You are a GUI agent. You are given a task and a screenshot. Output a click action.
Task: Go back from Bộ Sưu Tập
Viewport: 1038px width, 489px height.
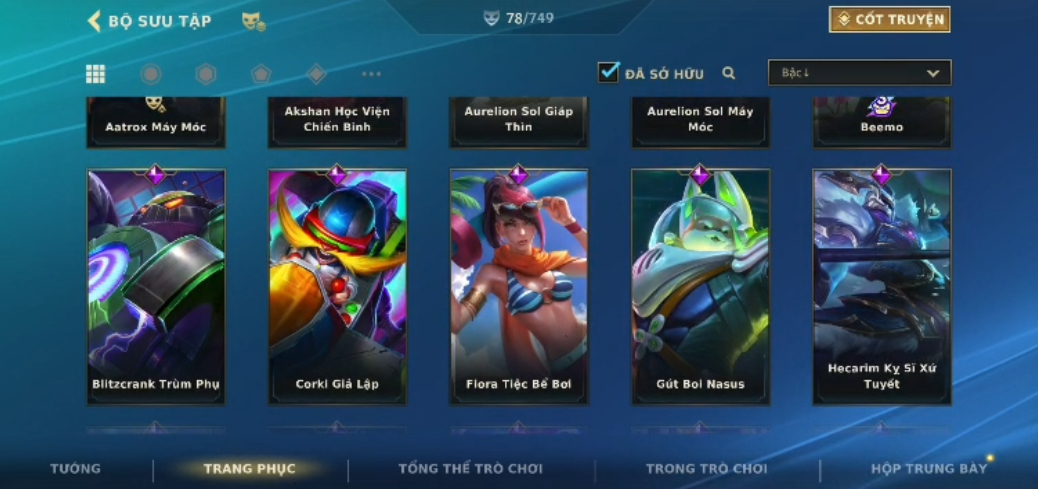95,20
